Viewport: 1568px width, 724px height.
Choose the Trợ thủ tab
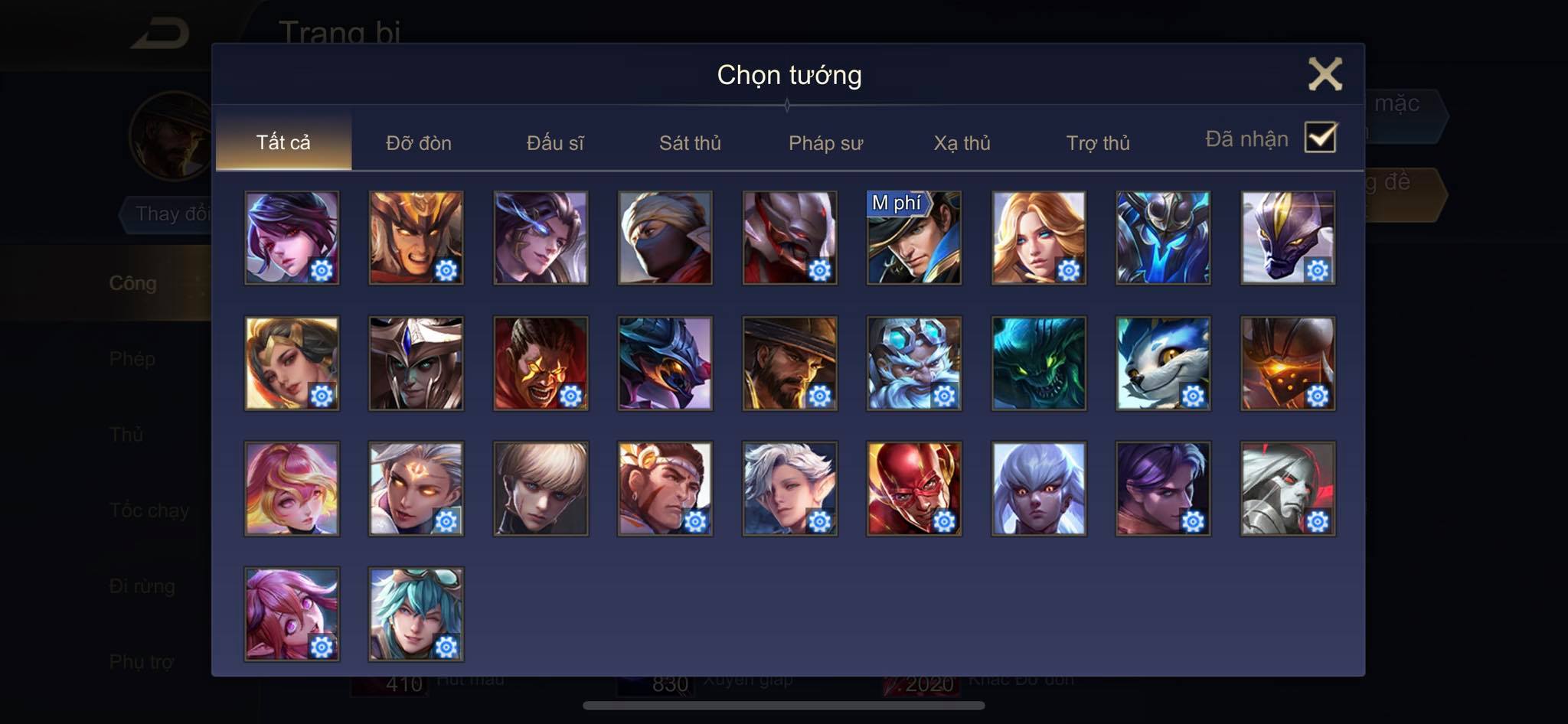tap(1098, 143)
